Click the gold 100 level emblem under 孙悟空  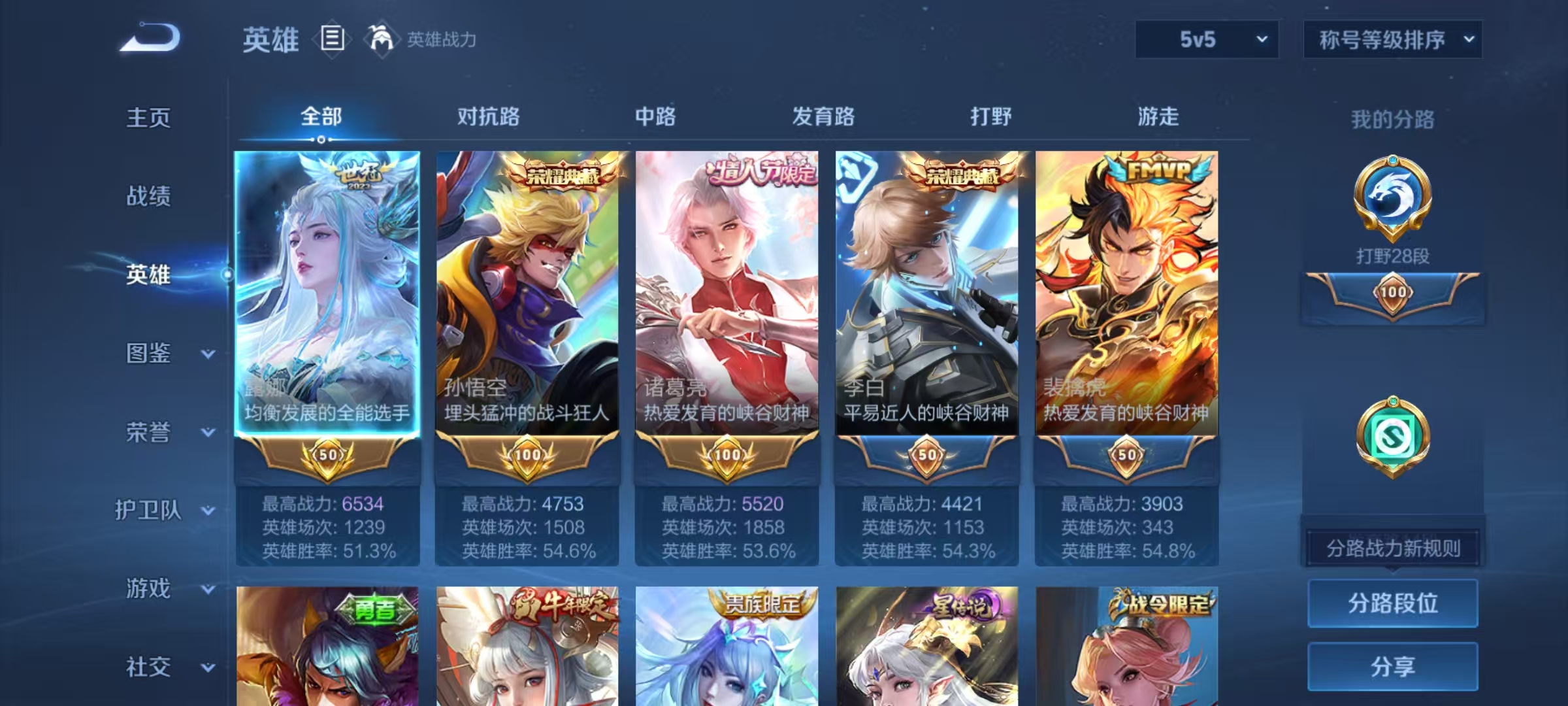(527, 456)
